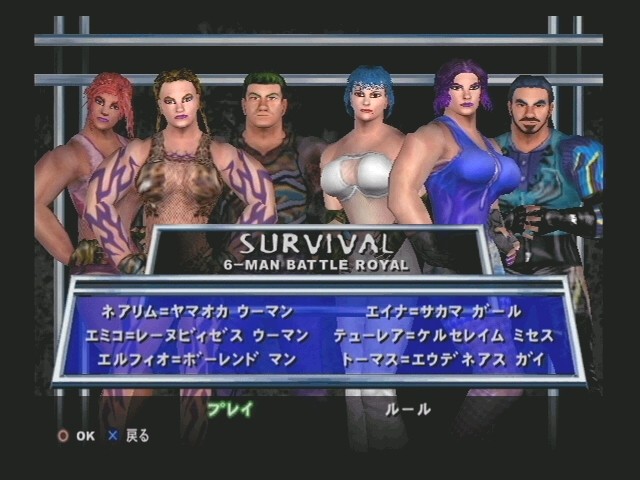Choose participant テューレア=ケルセレイム ミセス
This screenshot has height=480, width=640.
point(444,336)
